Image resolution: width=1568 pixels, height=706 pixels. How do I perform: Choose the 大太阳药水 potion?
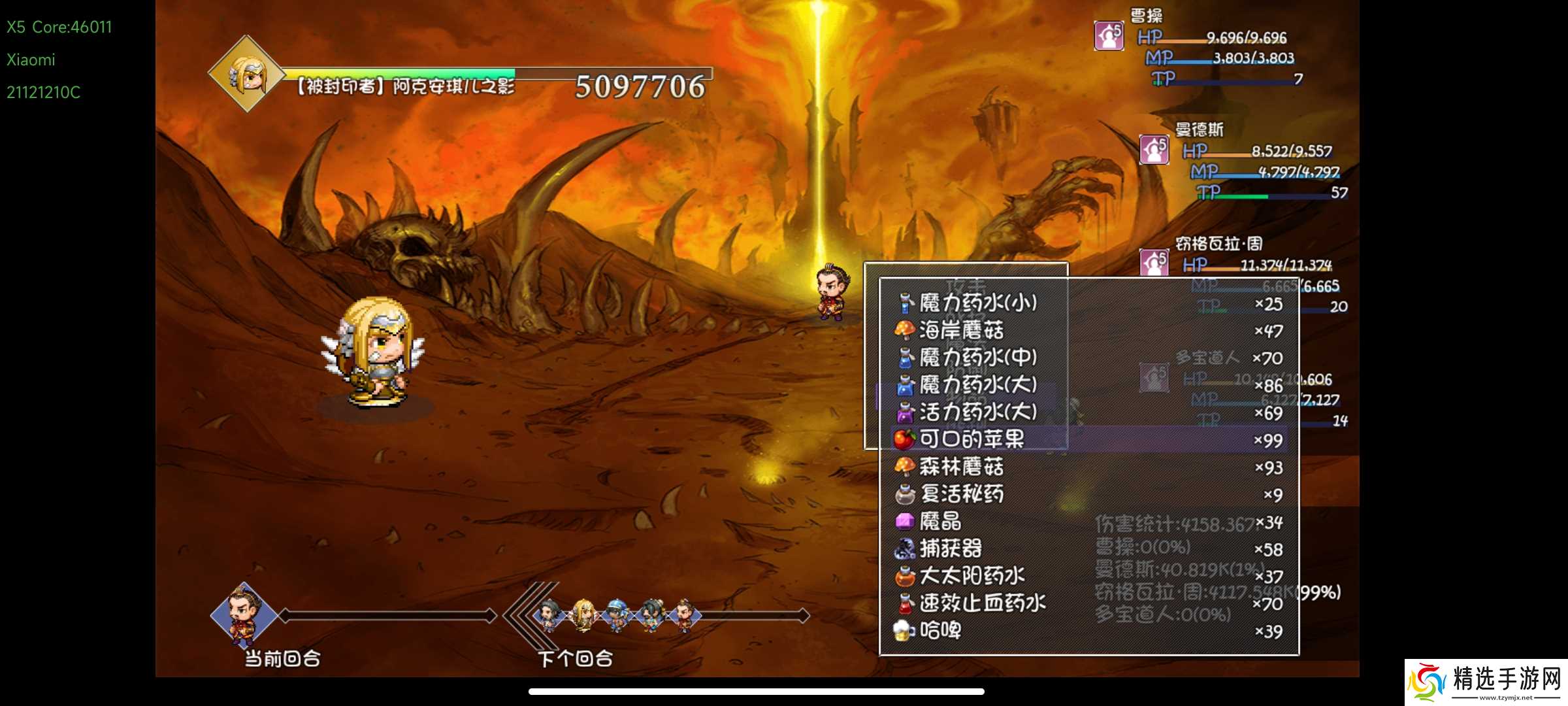tap(972, 577)
